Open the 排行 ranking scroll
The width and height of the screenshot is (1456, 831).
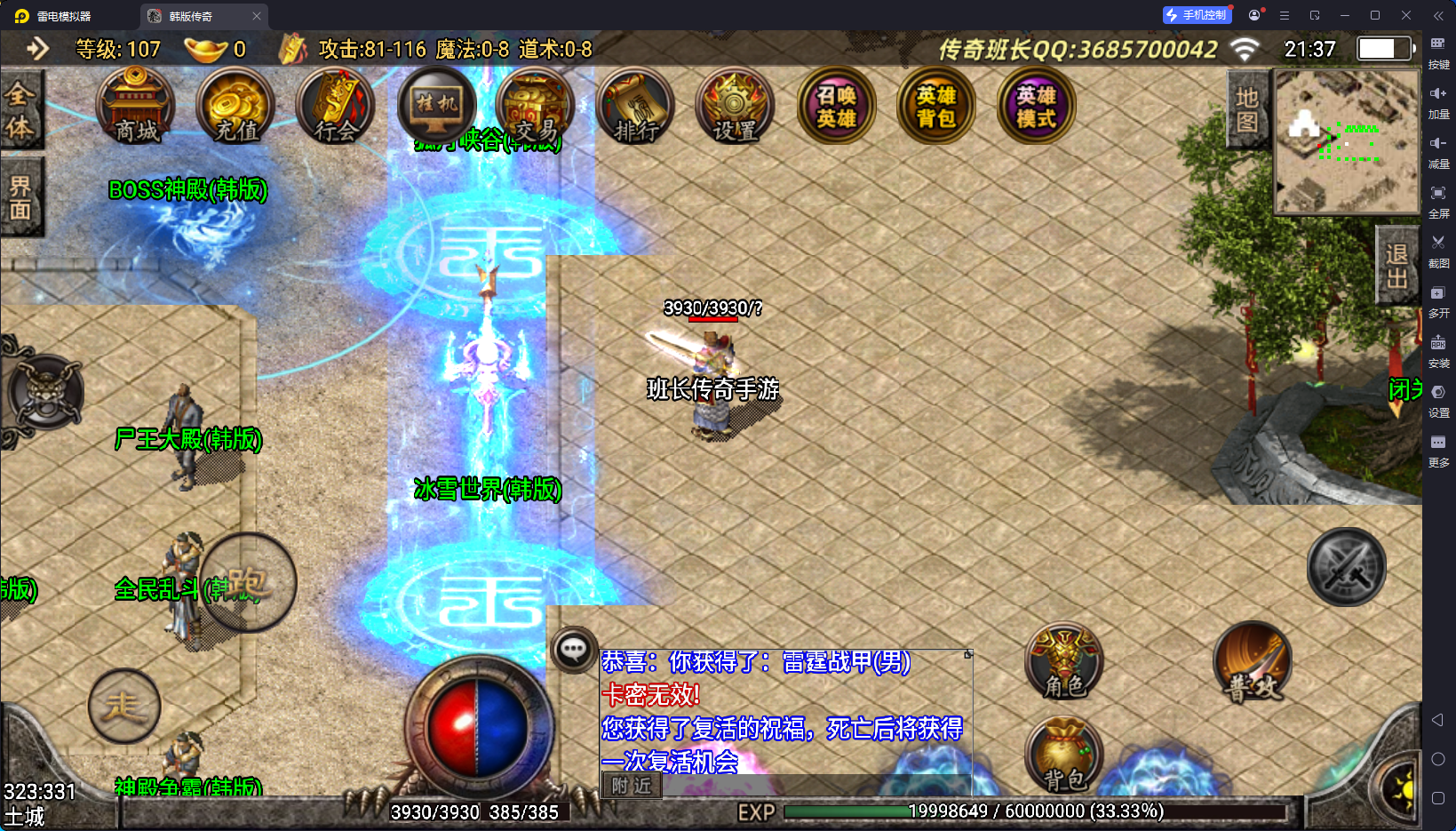coord(636,107)
